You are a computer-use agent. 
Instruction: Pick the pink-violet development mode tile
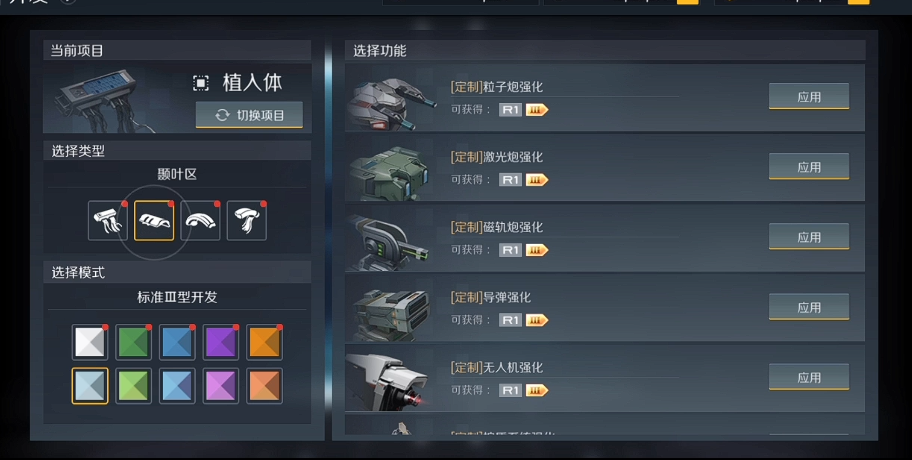coord(221,385)
